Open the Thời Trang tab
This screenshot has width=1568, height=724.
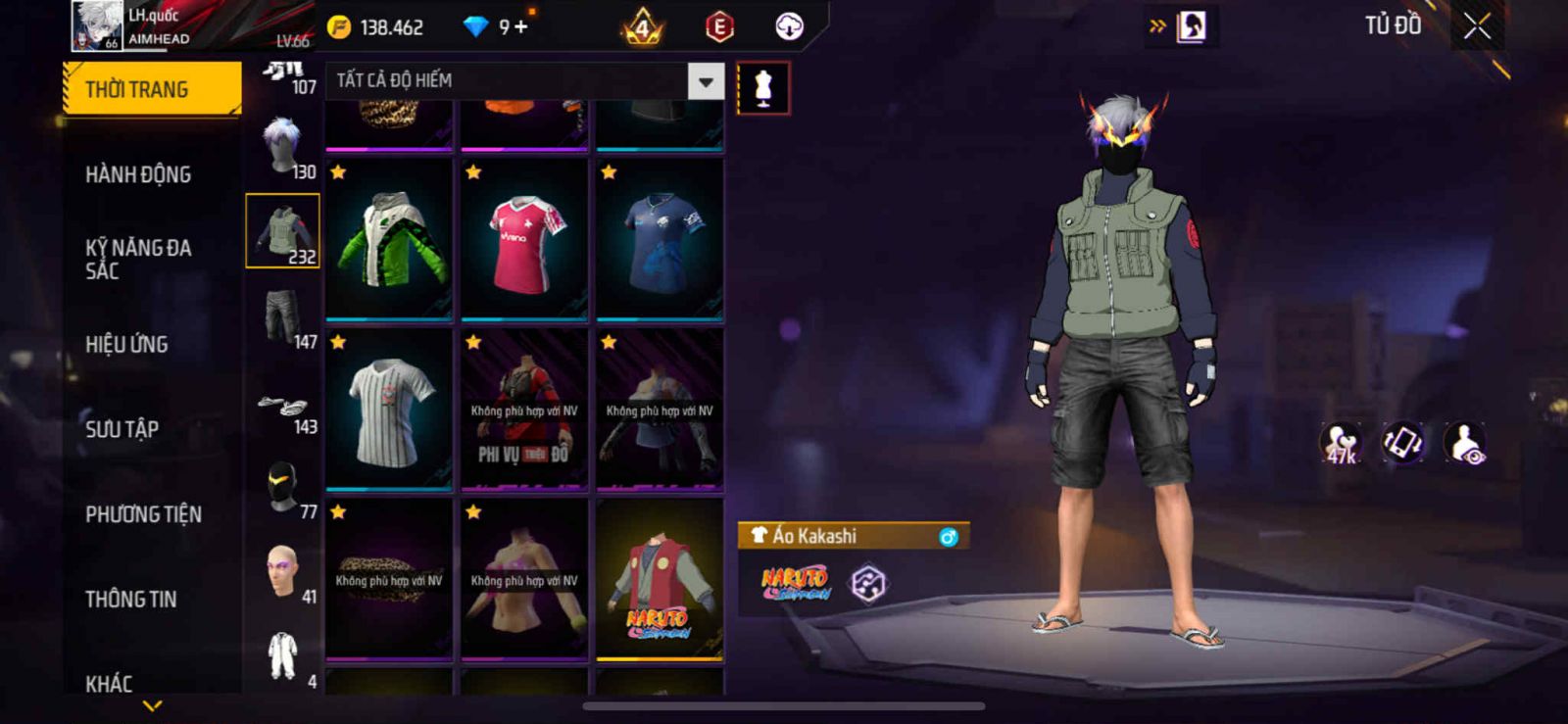point(151,89)
